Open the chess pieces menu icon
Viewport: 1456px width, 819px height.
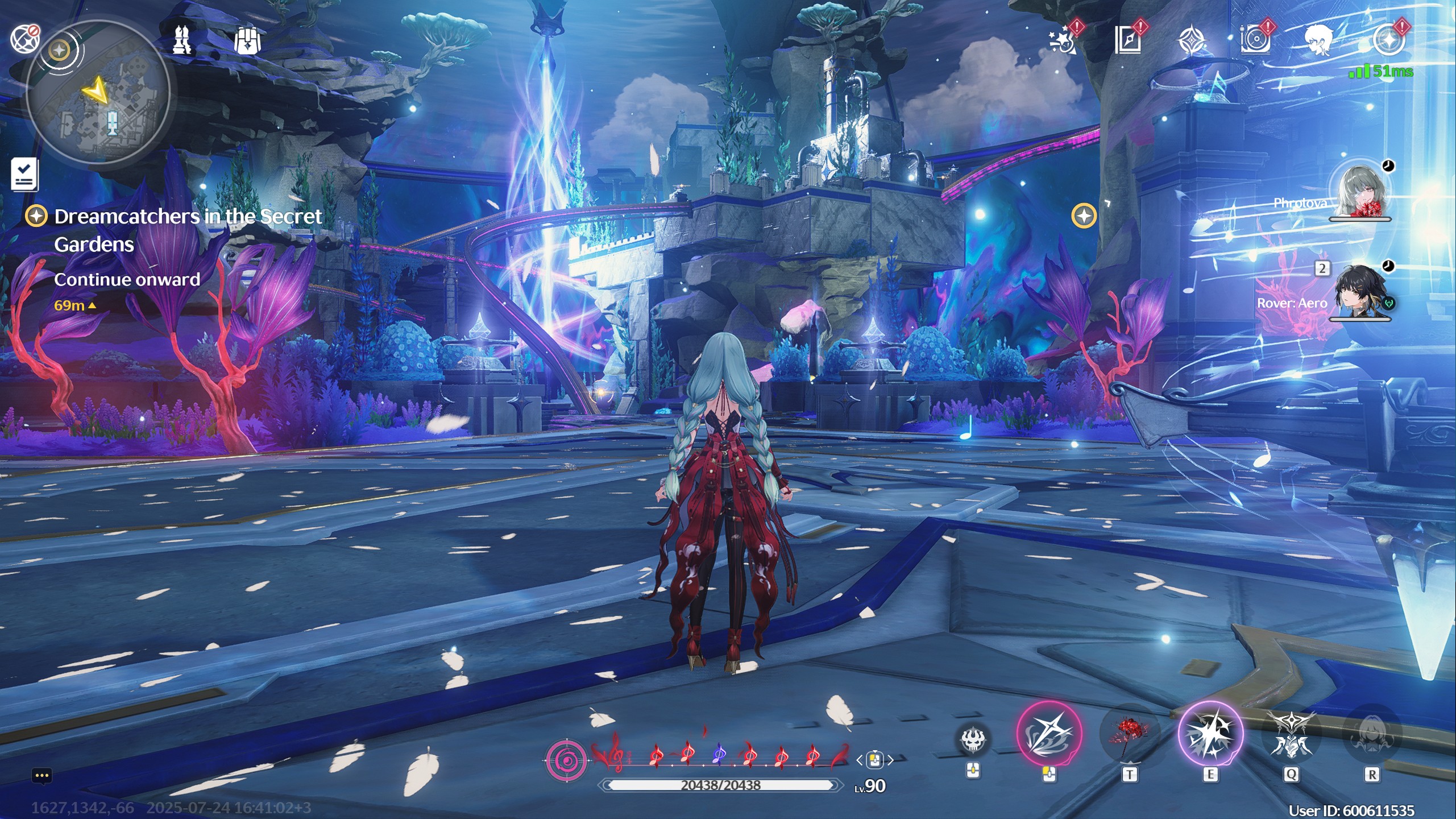[182, 40]
